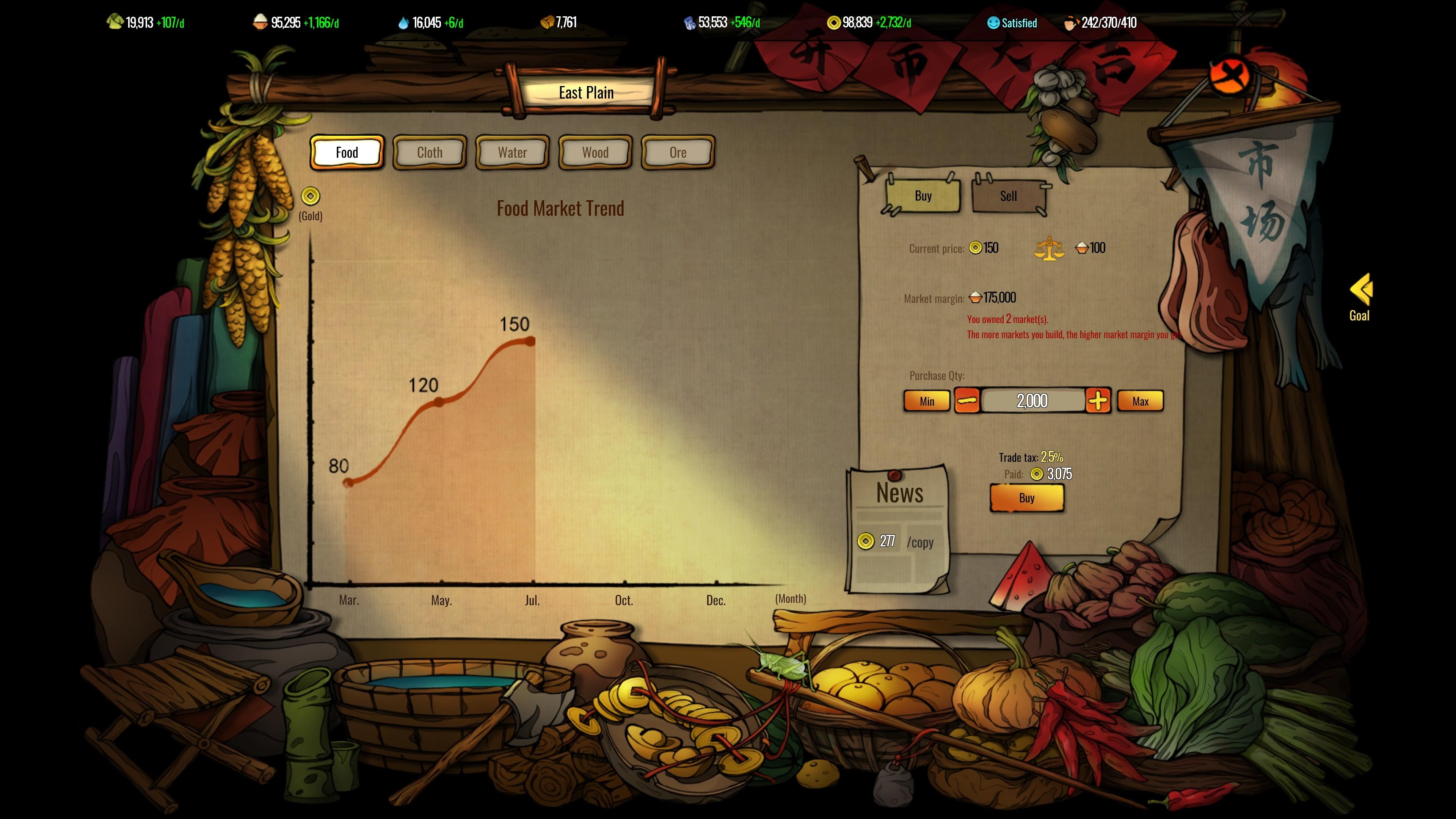Set purchase quantity to minimum using Min
Viewport: 1456px width, 819px height.
(x=927, y=401)
